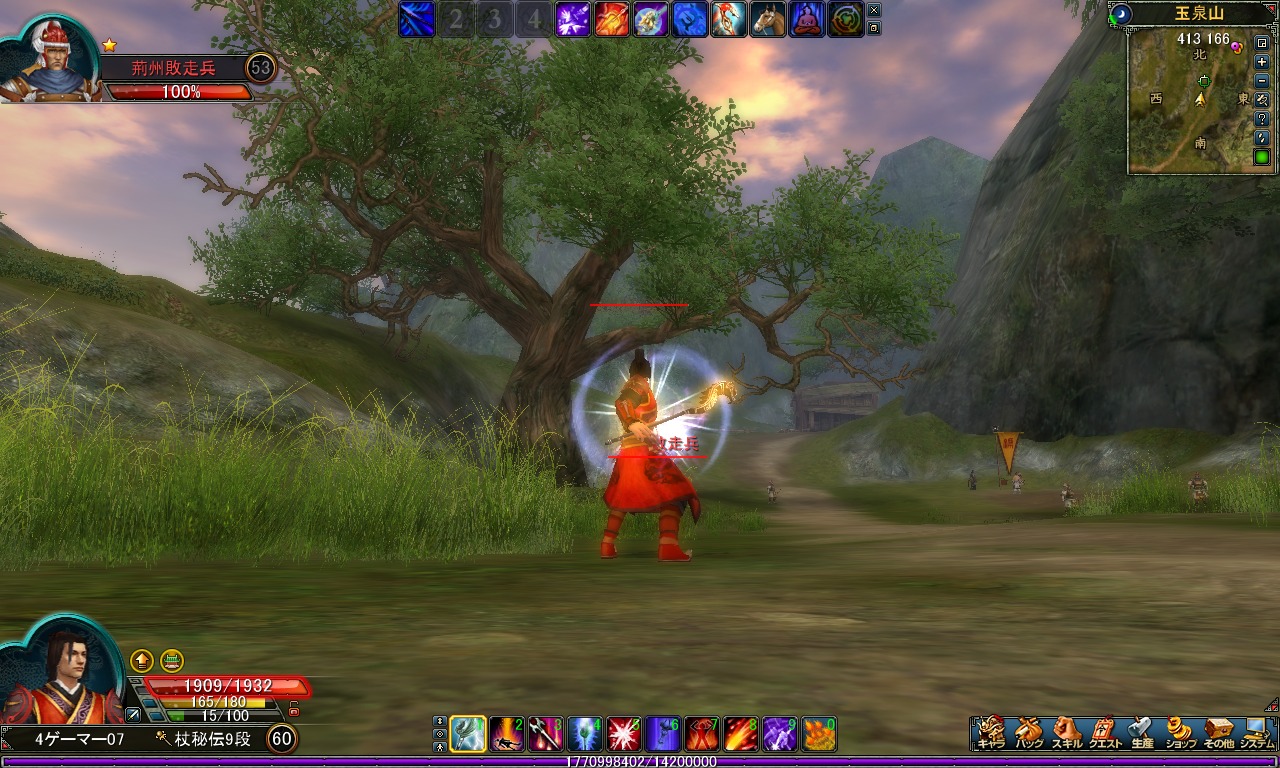Open the キャラ character menu
The image size is (1280, 768).
pyautogui.click(x=991, y=732)
